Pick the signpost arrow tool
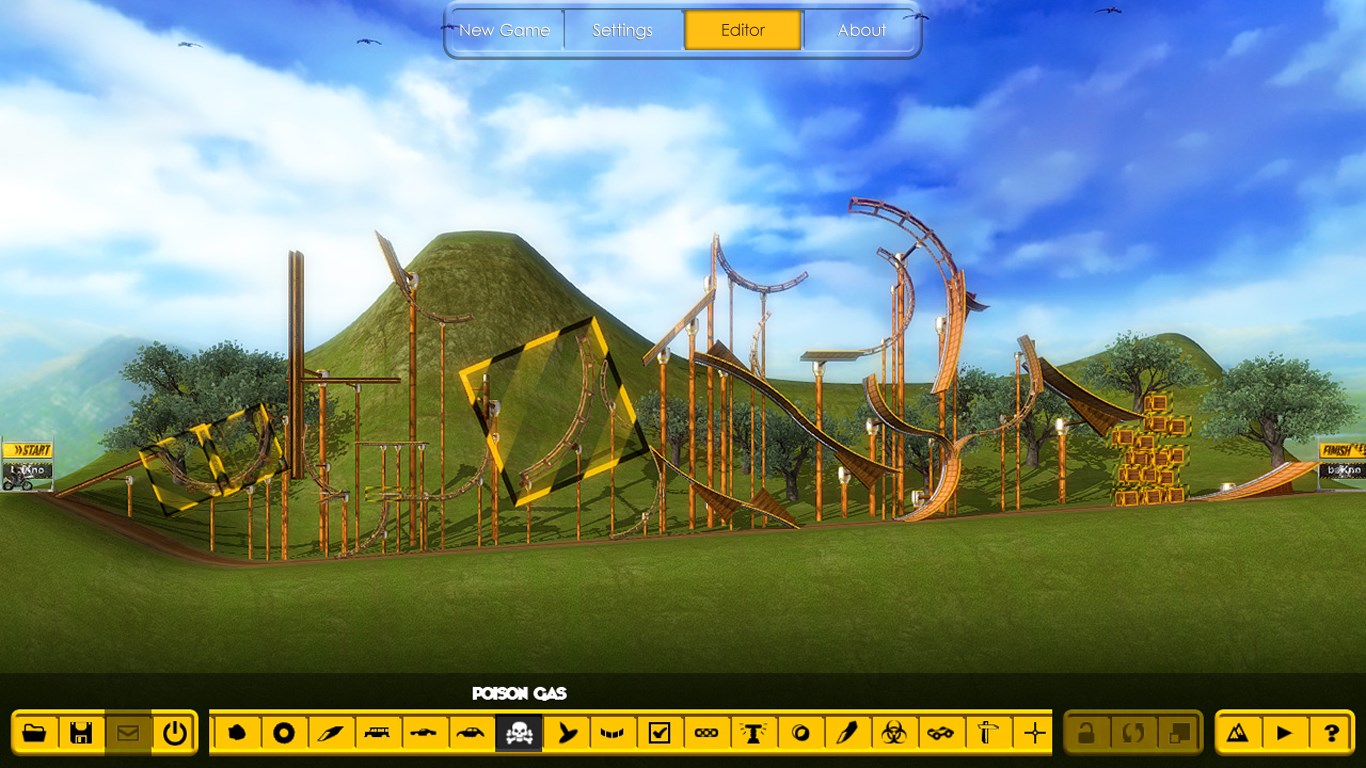The width and height of the screenshot is (1366, 768). (x=987, y=733)
